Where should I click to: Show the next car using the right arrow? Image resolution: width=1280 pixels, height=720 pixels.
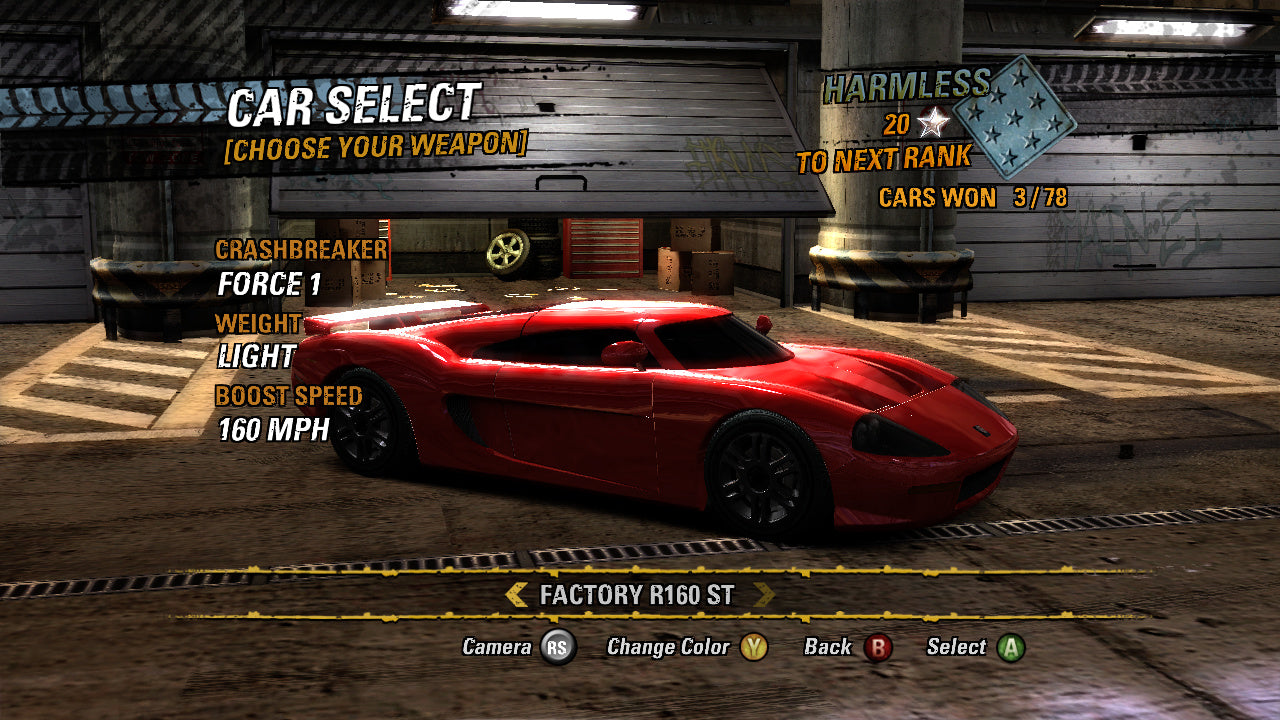764,595
